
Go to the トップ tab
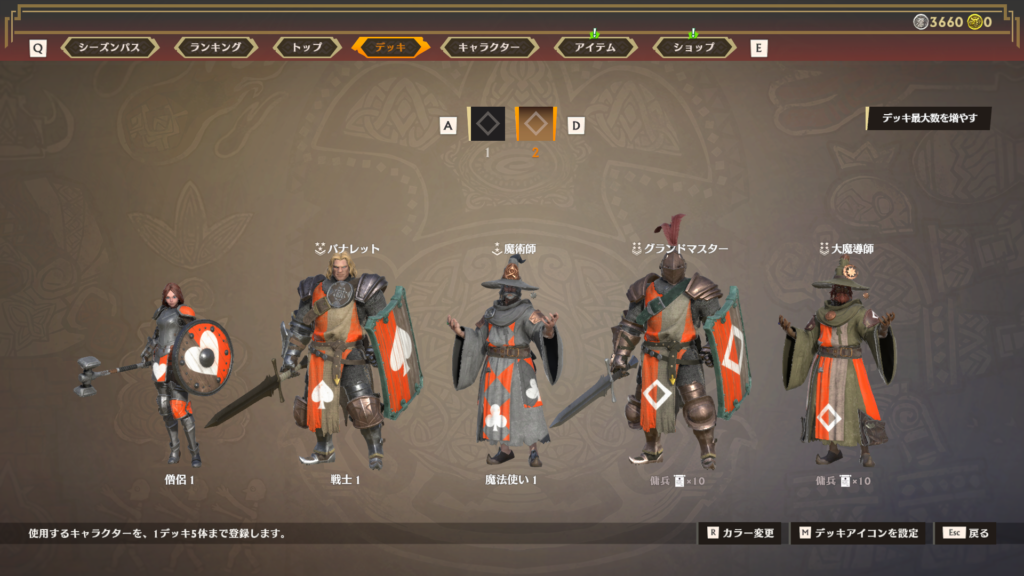(306, 47)
